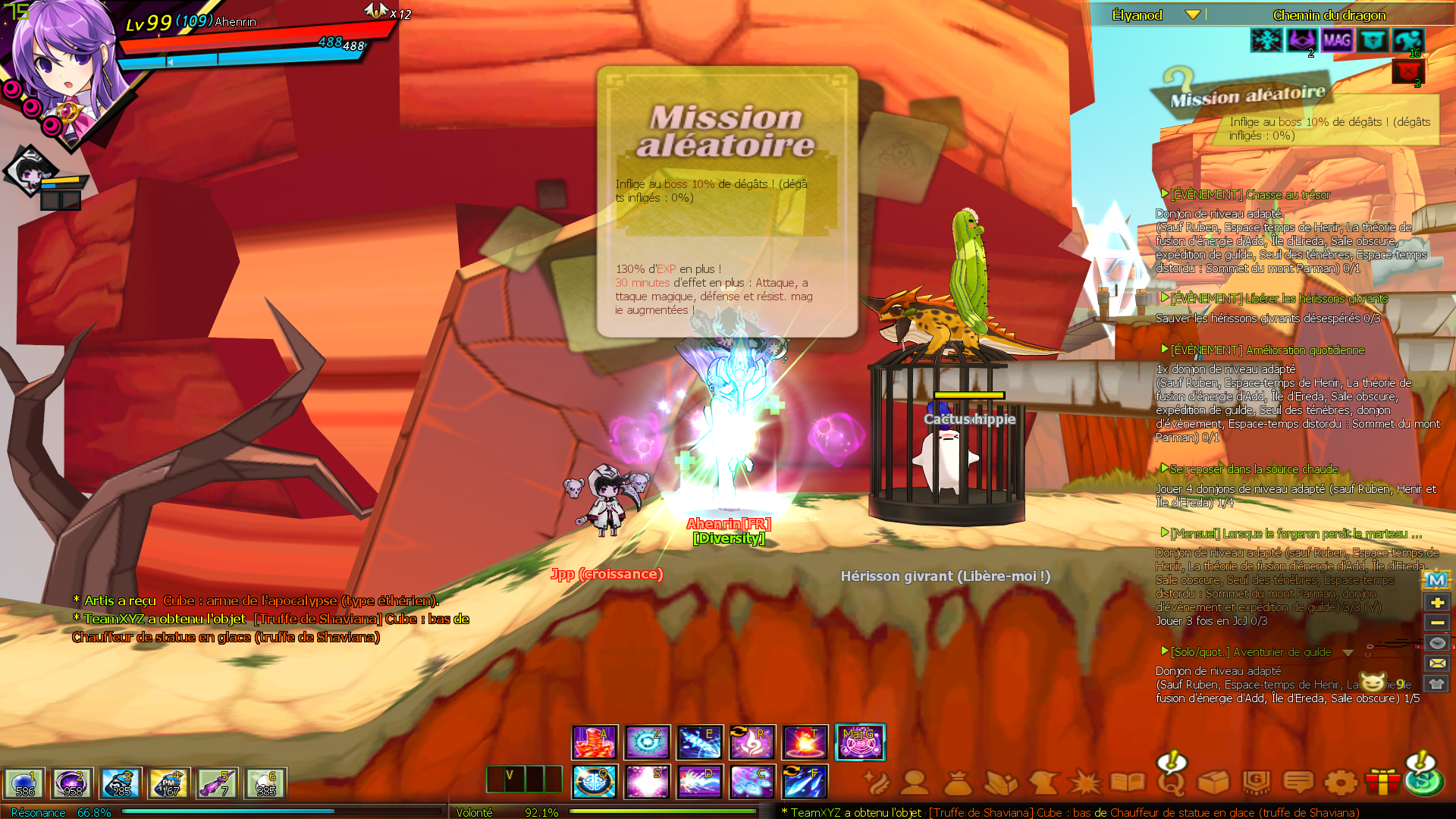Open the character profile silhouette icon
This screenshot has height=819, width=1456.
click(x=915, y=782)
